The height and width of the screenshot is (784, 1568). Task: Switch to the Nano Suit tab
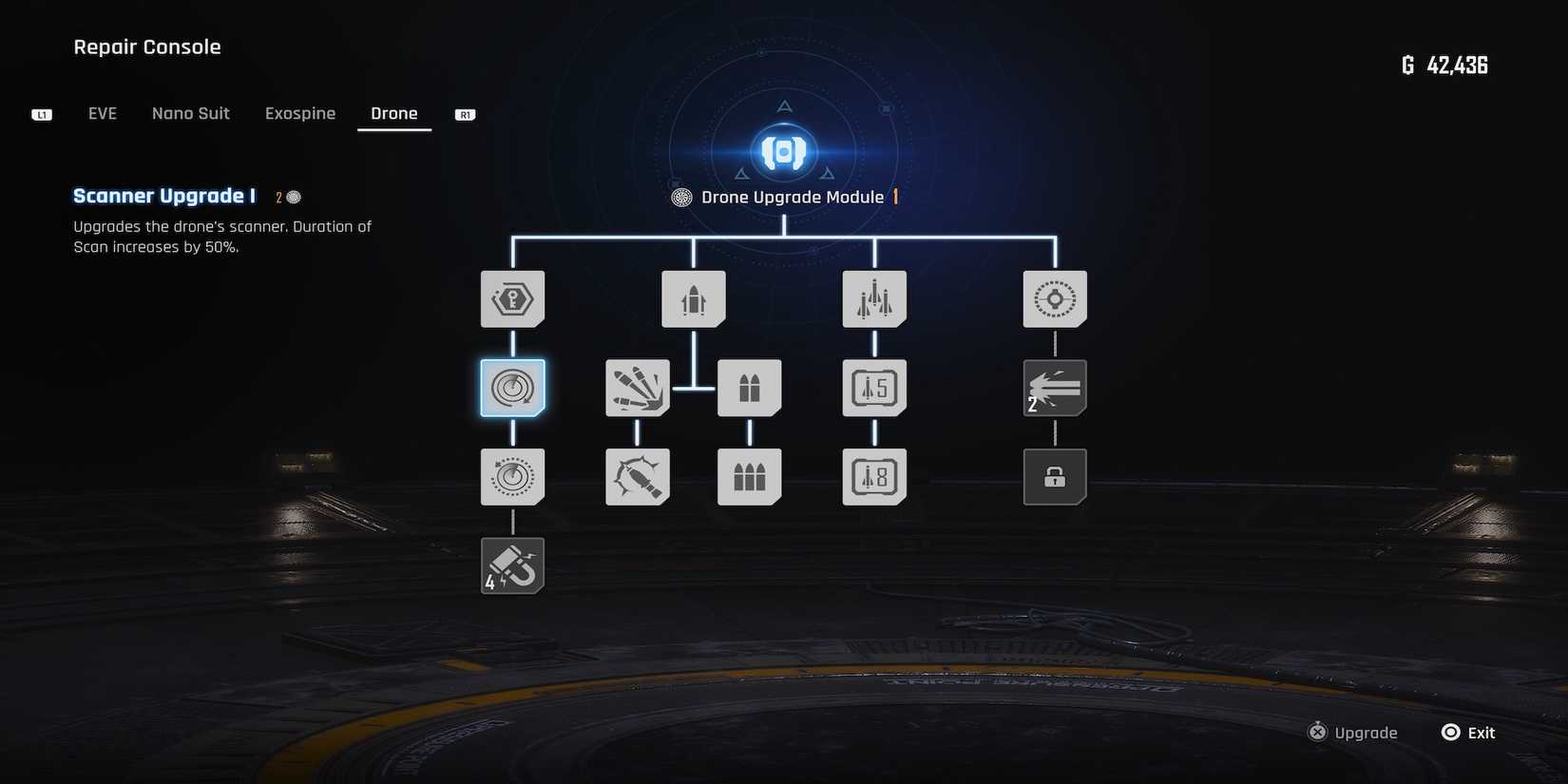coord(190,113)
